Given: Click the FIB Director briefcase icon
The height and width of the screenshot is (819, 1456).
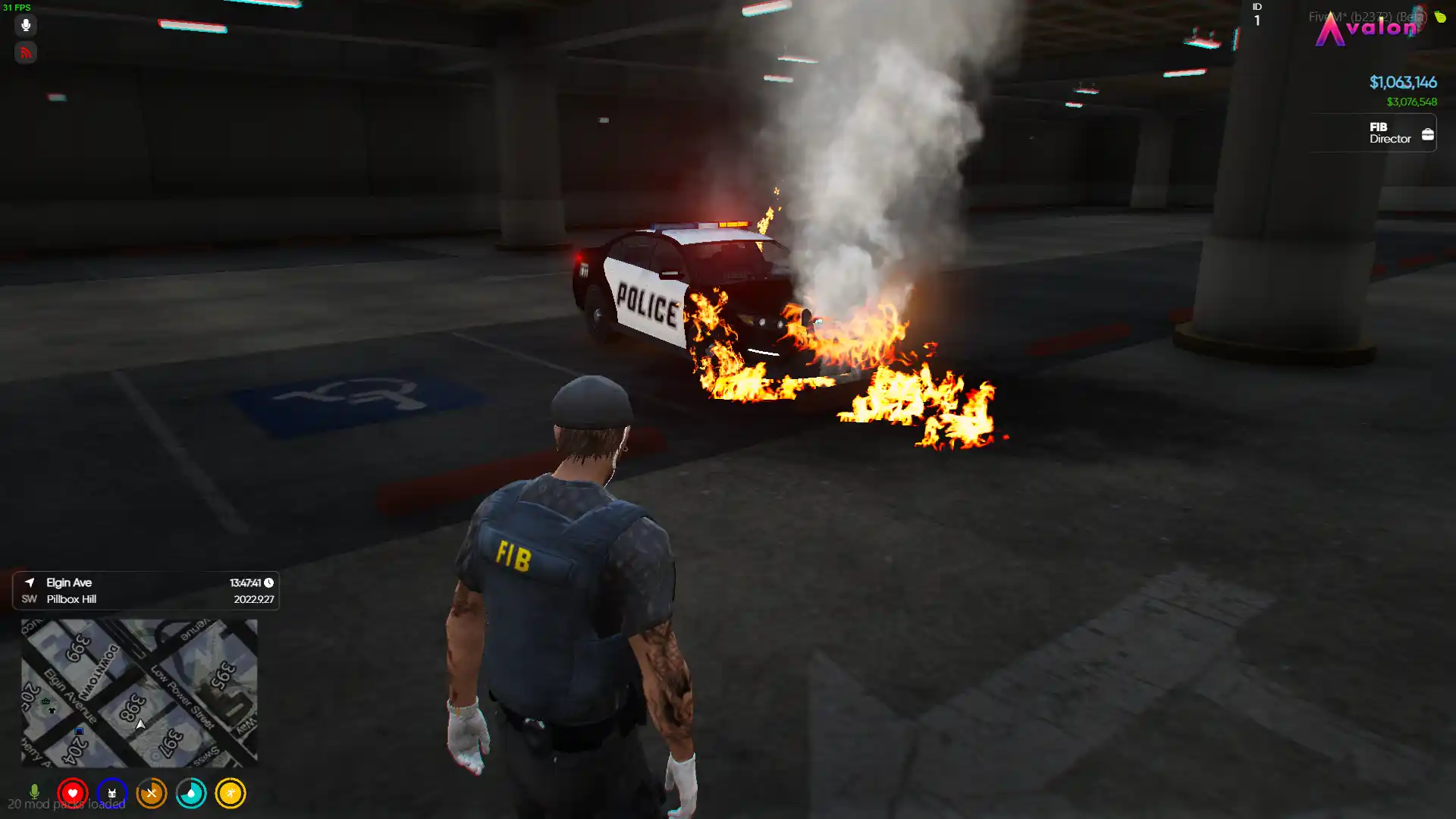Looking at the screenshot, I should pyautogui.click(x=1429, y=133).
